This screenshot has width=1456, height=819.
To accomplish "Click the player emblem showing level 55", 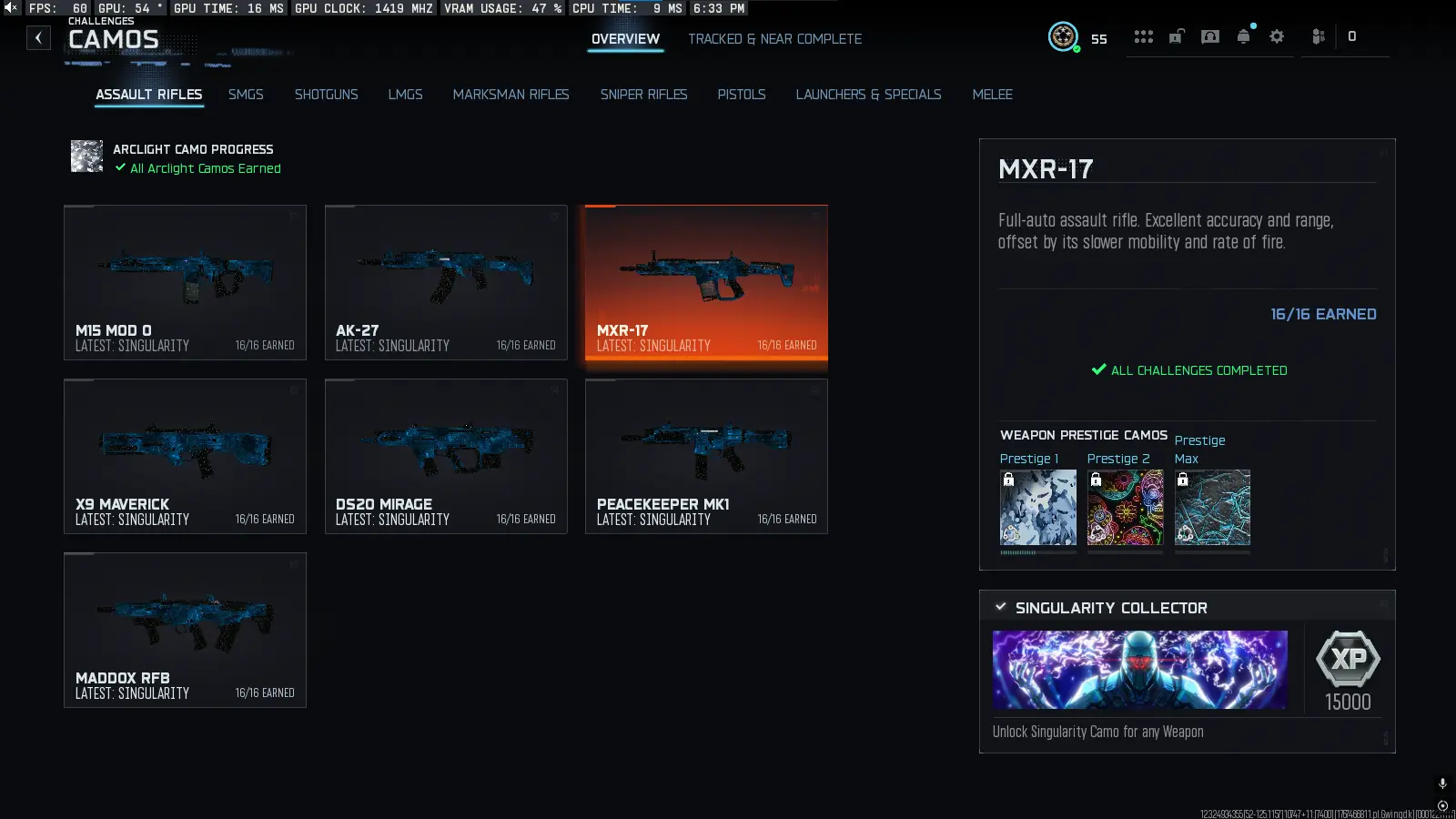I will (x=1064, y=37).
